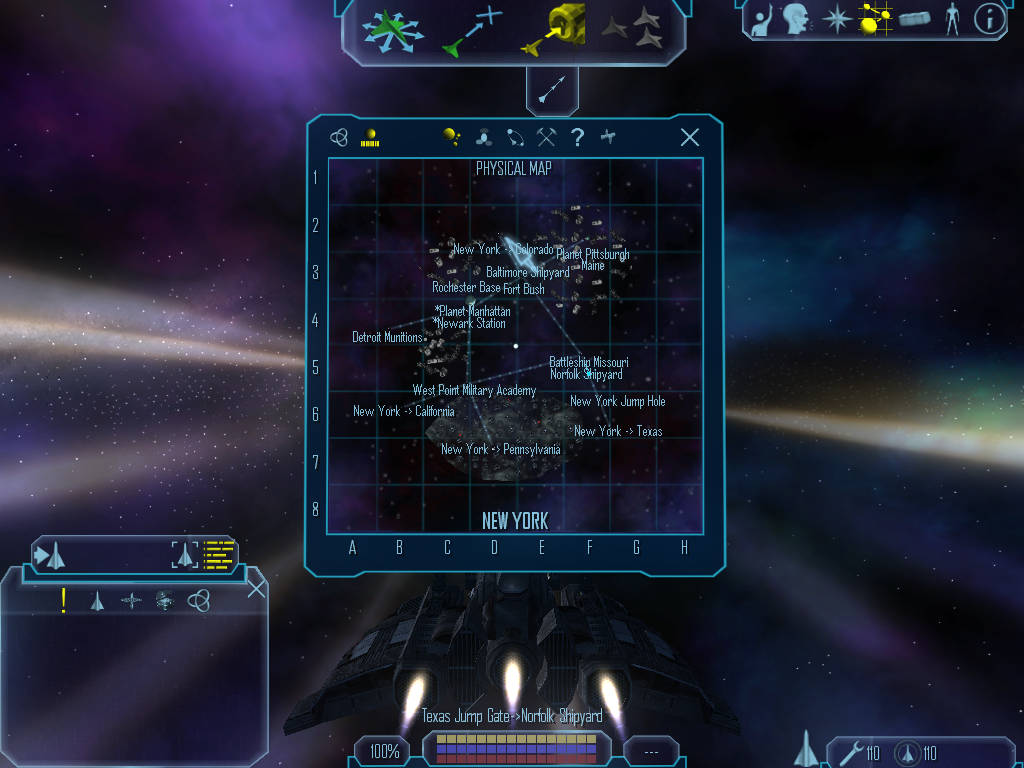Click the Detroit Munitions map marker
This screenshot has height=768, width=1024.
click(x=388, y=337)
